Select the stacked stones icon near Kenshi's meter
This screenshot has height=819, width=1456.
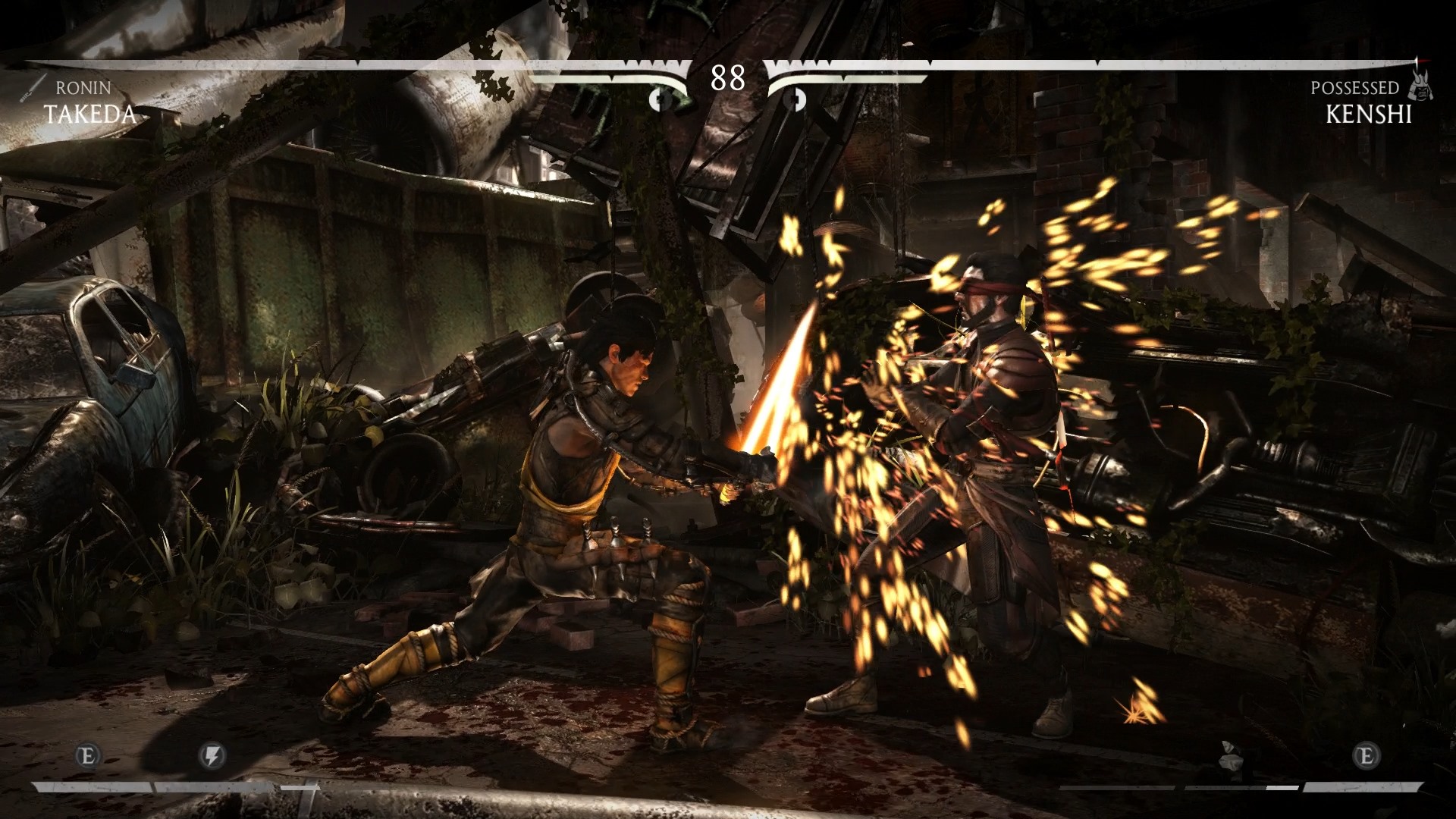(x=1229, y=756)
